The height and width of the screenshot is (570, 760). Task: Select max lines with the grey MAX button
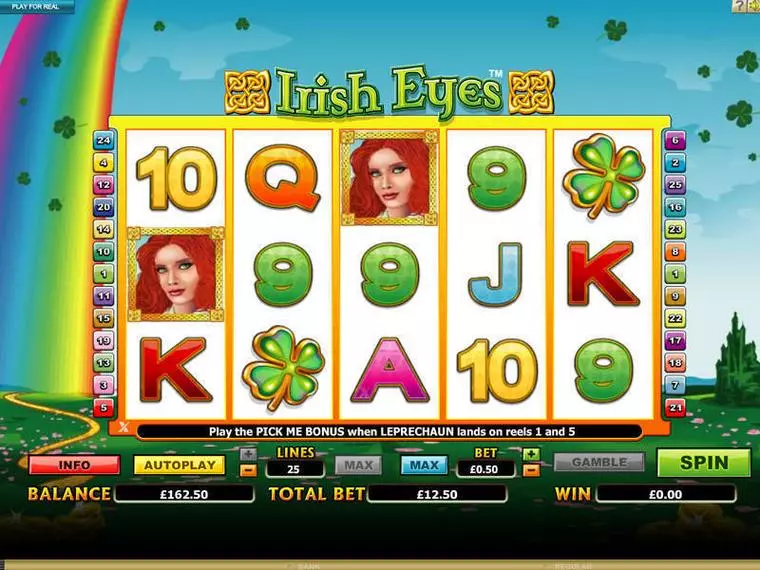[357, 465]
